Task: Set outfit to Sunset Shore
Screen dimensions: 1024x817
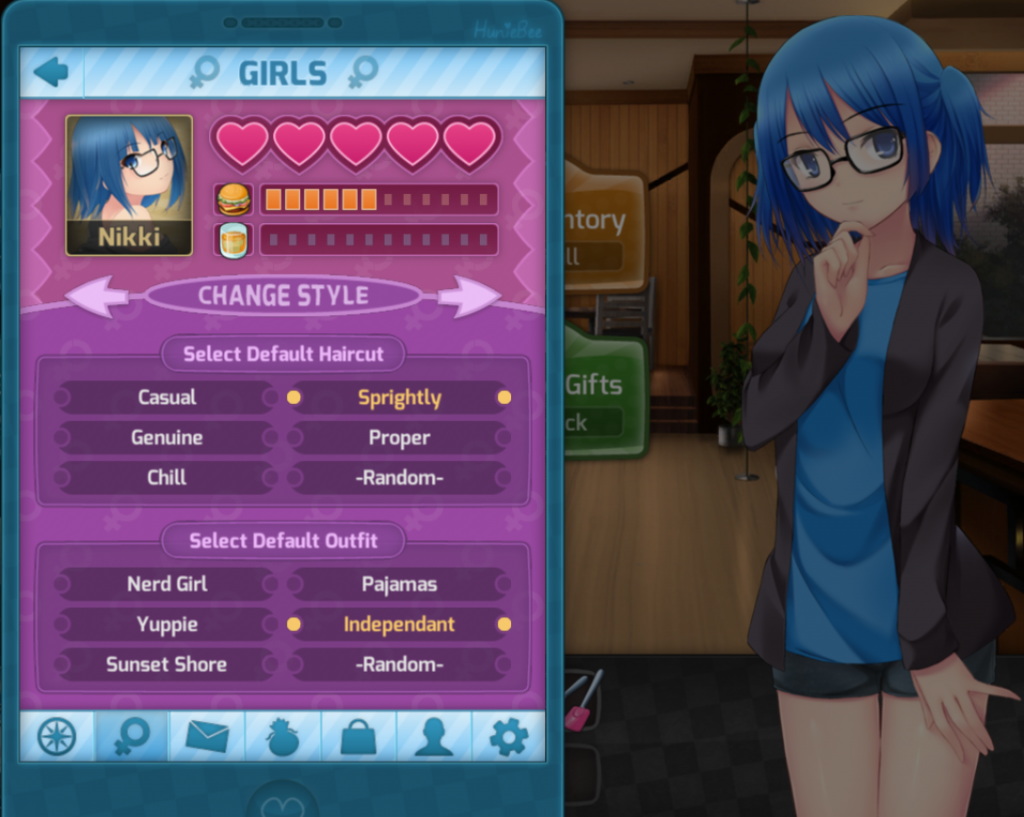Action: [x=167, y=664]
